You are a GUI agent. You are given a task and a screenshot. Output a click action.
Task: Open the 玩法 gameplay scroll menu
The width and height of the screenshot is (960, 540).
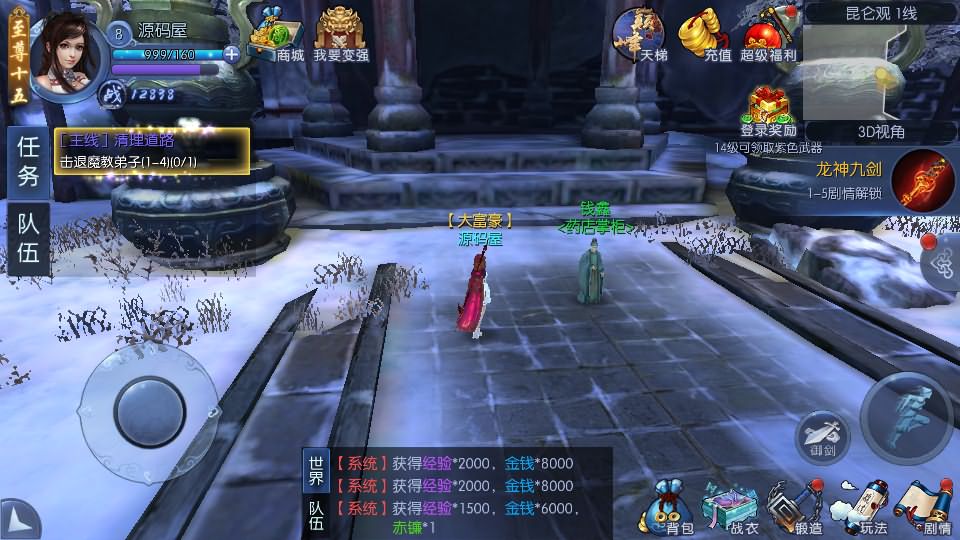pyautogui.click(x=857, y=504)
